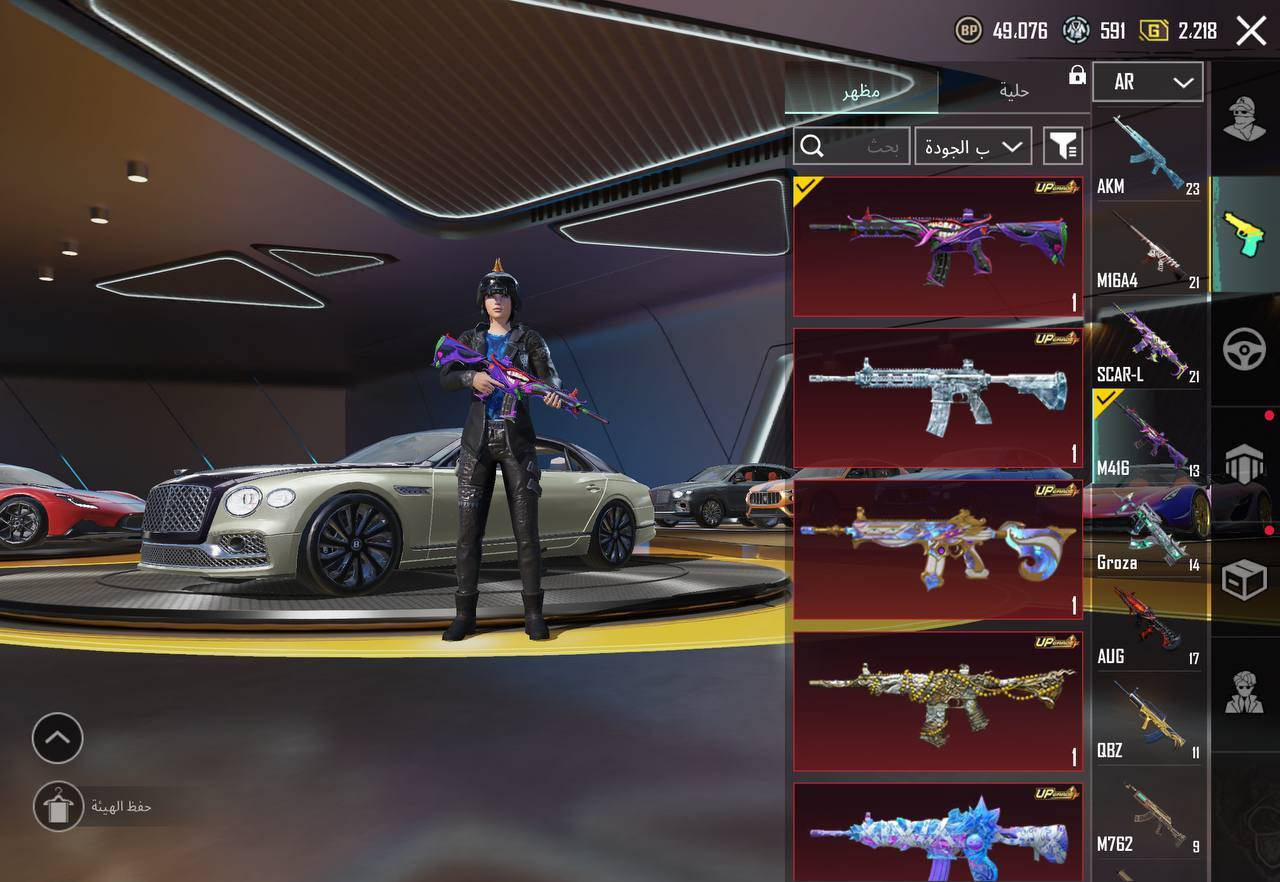The height and width of the screenshot is (882, 1280).
Task: Expand the round up-arrow button
Action: click(x=58, y=739)
